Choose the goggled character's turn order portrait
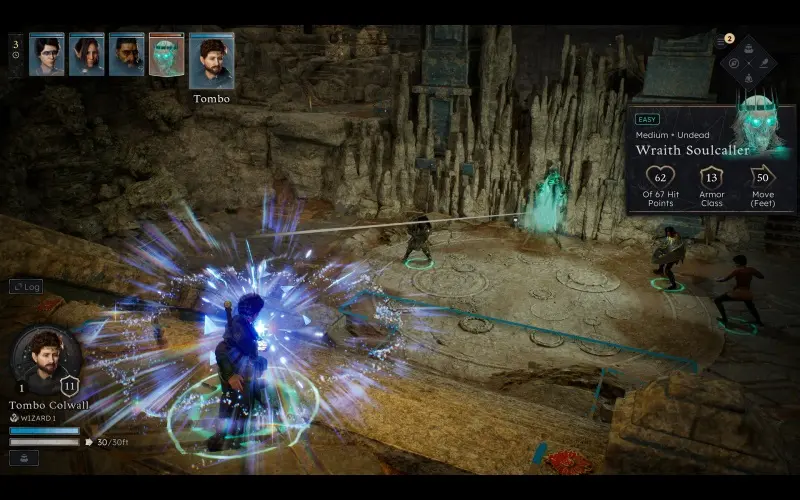The width and height of the screenshot is (800, 500). coord(46,54)
